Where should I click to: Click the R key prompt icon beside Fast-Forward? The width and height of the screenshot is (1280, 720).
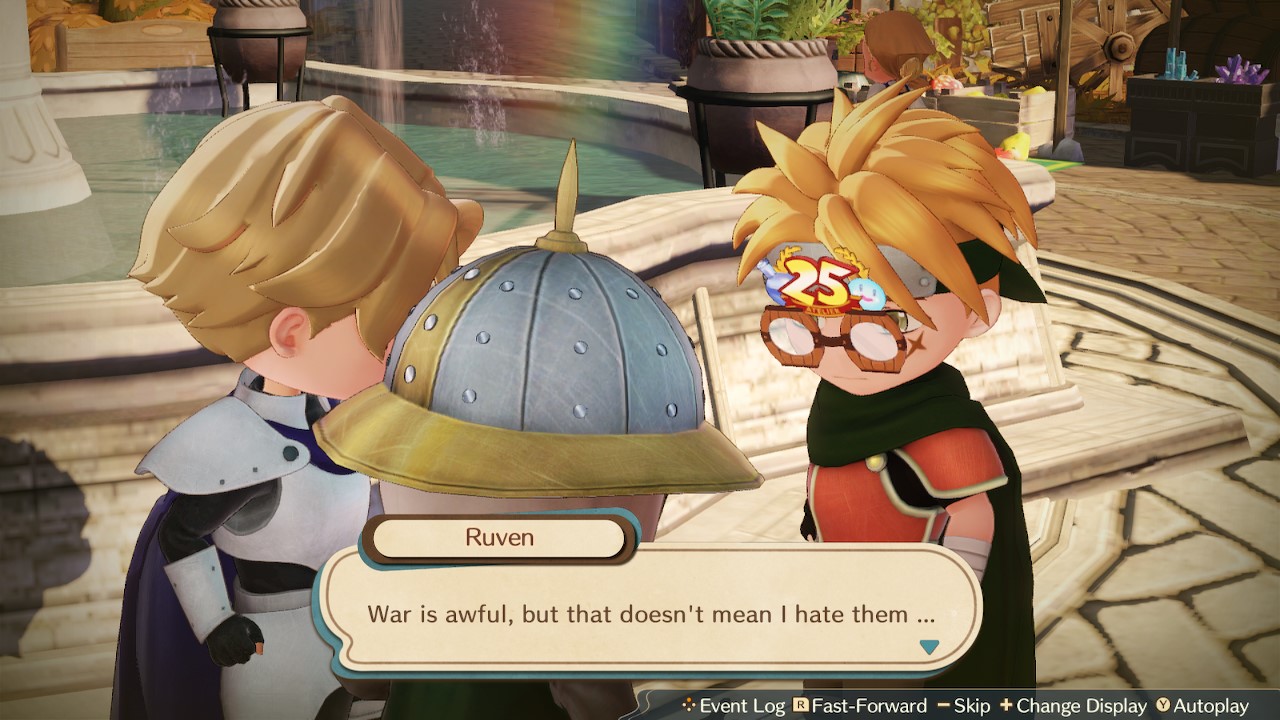click(802, 705)
